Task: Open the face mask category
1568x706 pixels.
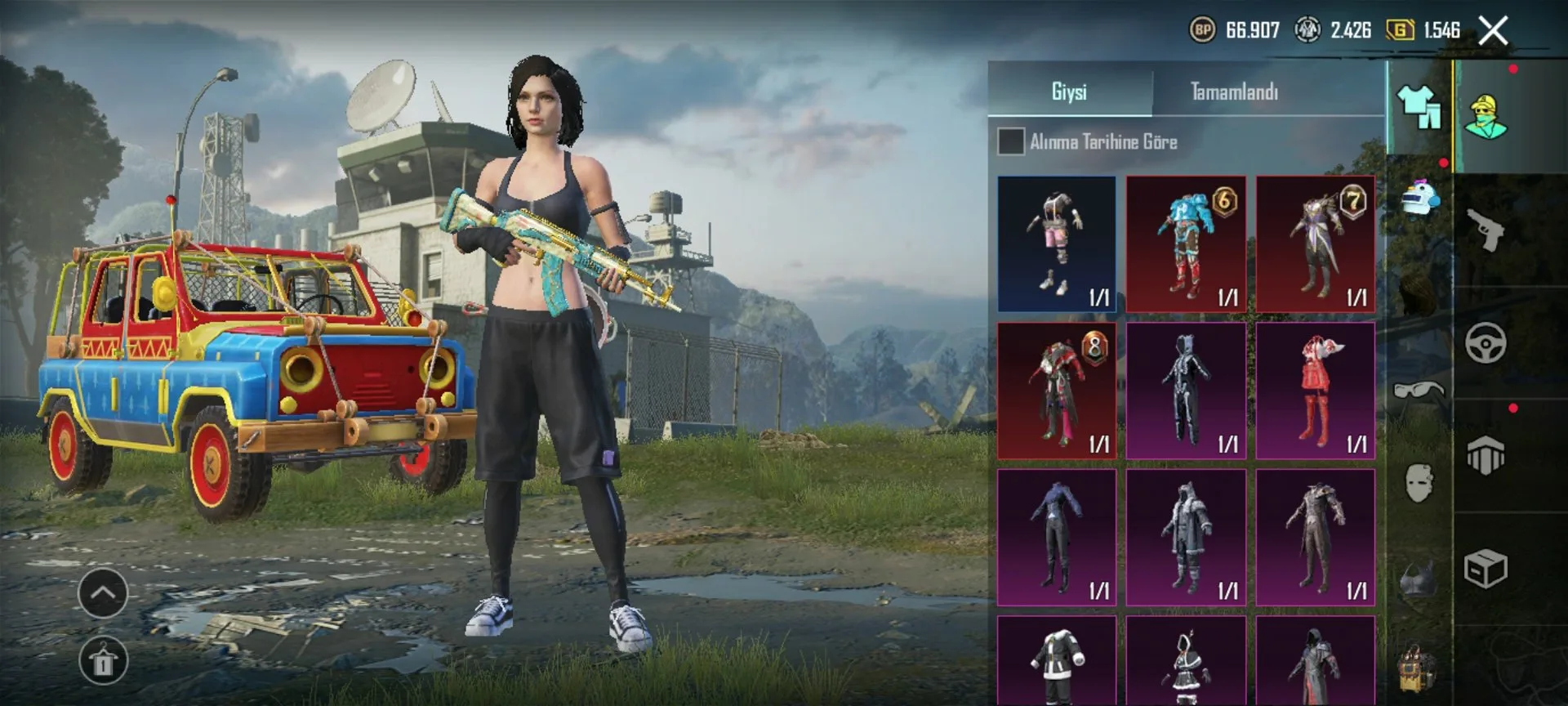Action: [1419, 482]
